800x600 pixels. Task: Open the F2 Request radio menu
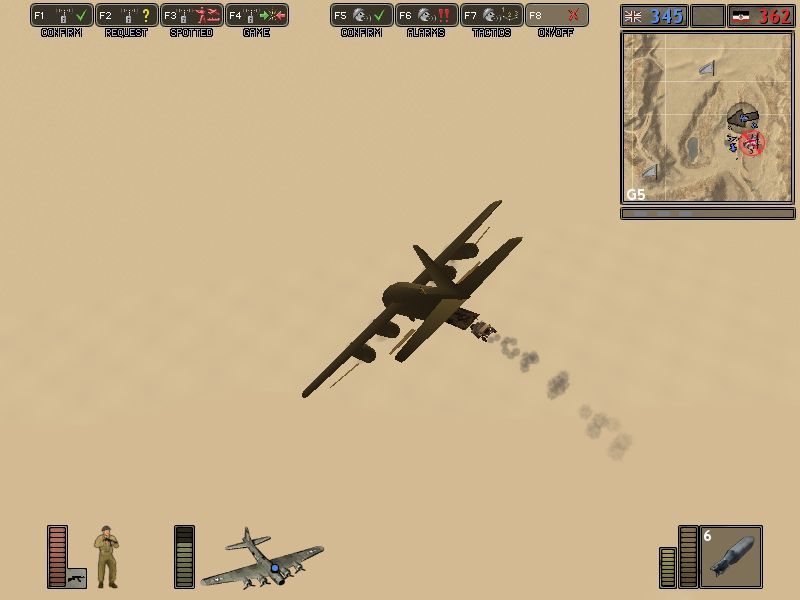(127, 16)
